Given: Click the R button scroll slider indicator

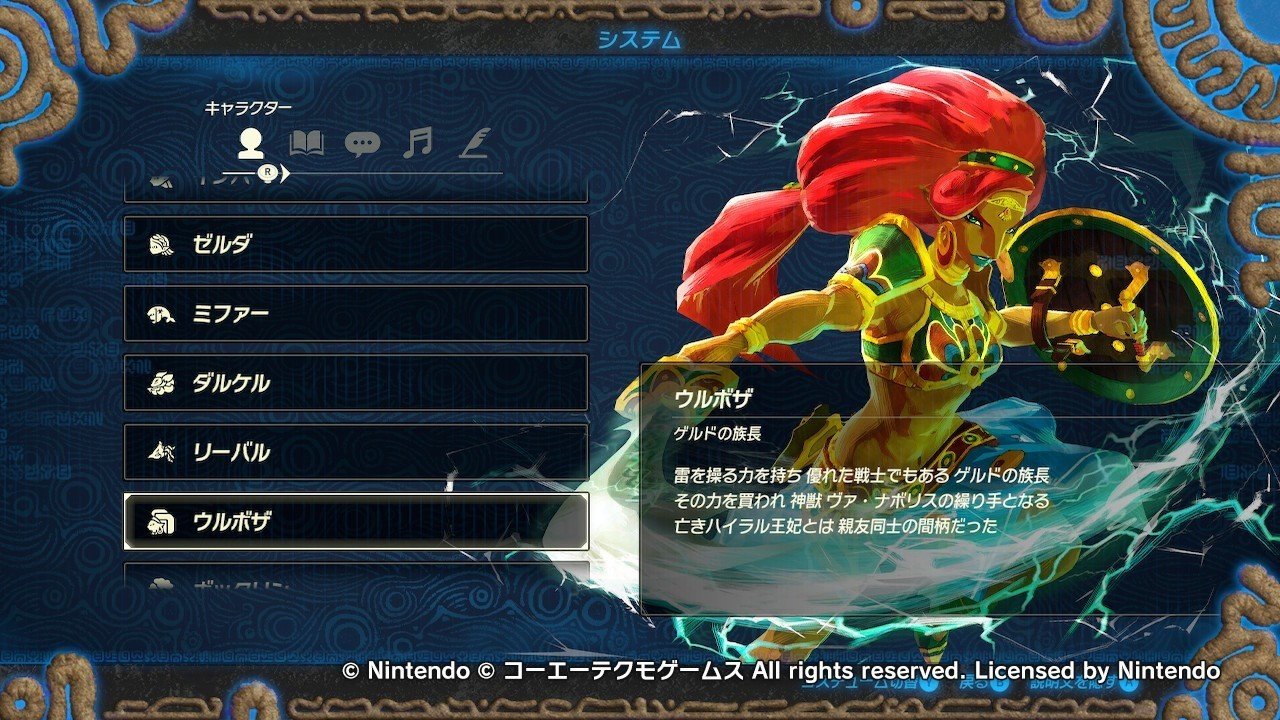Looking at the screenshot, I should click(x=268, y=172).
